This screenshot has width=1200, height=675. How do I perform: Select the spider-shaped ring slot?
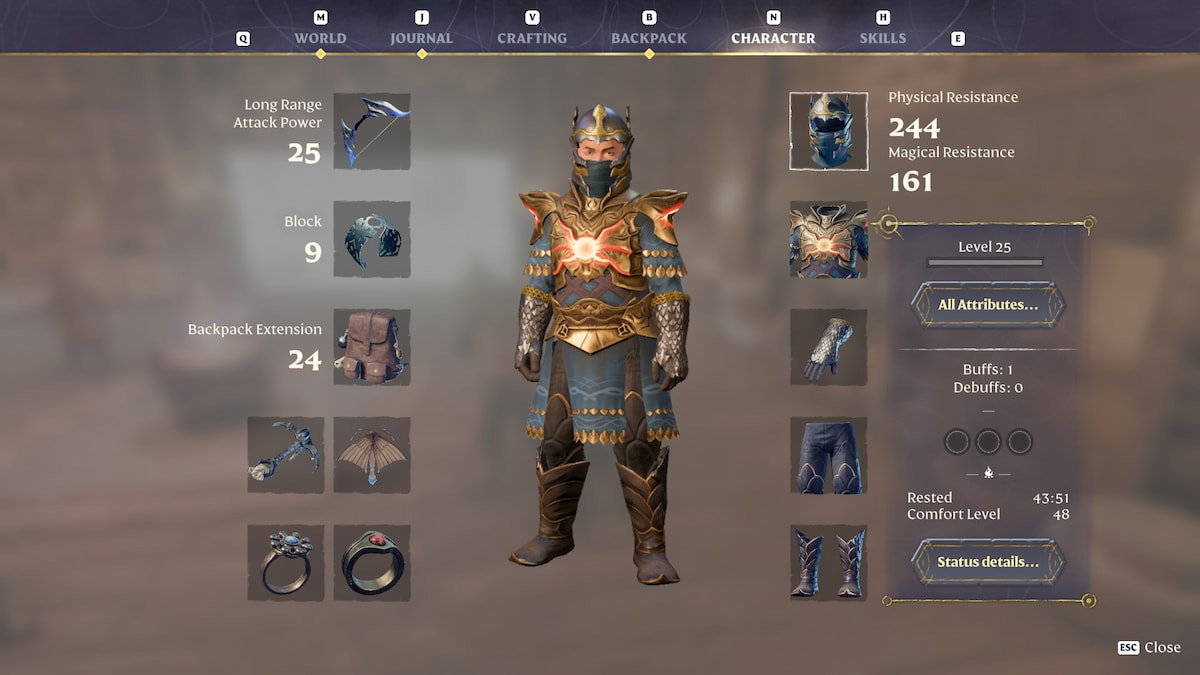(x=286, y=563)
